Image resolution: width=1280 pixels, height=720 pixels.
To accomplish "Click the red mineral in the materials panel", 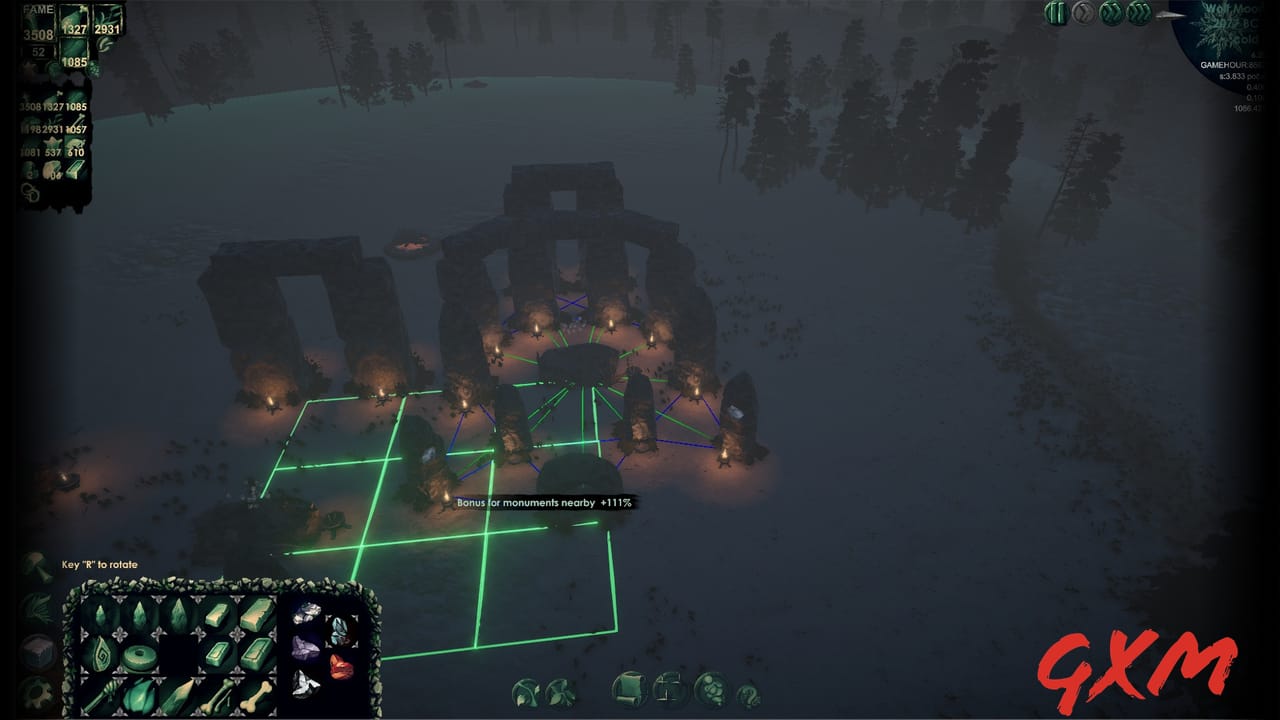I will point(339,665).
